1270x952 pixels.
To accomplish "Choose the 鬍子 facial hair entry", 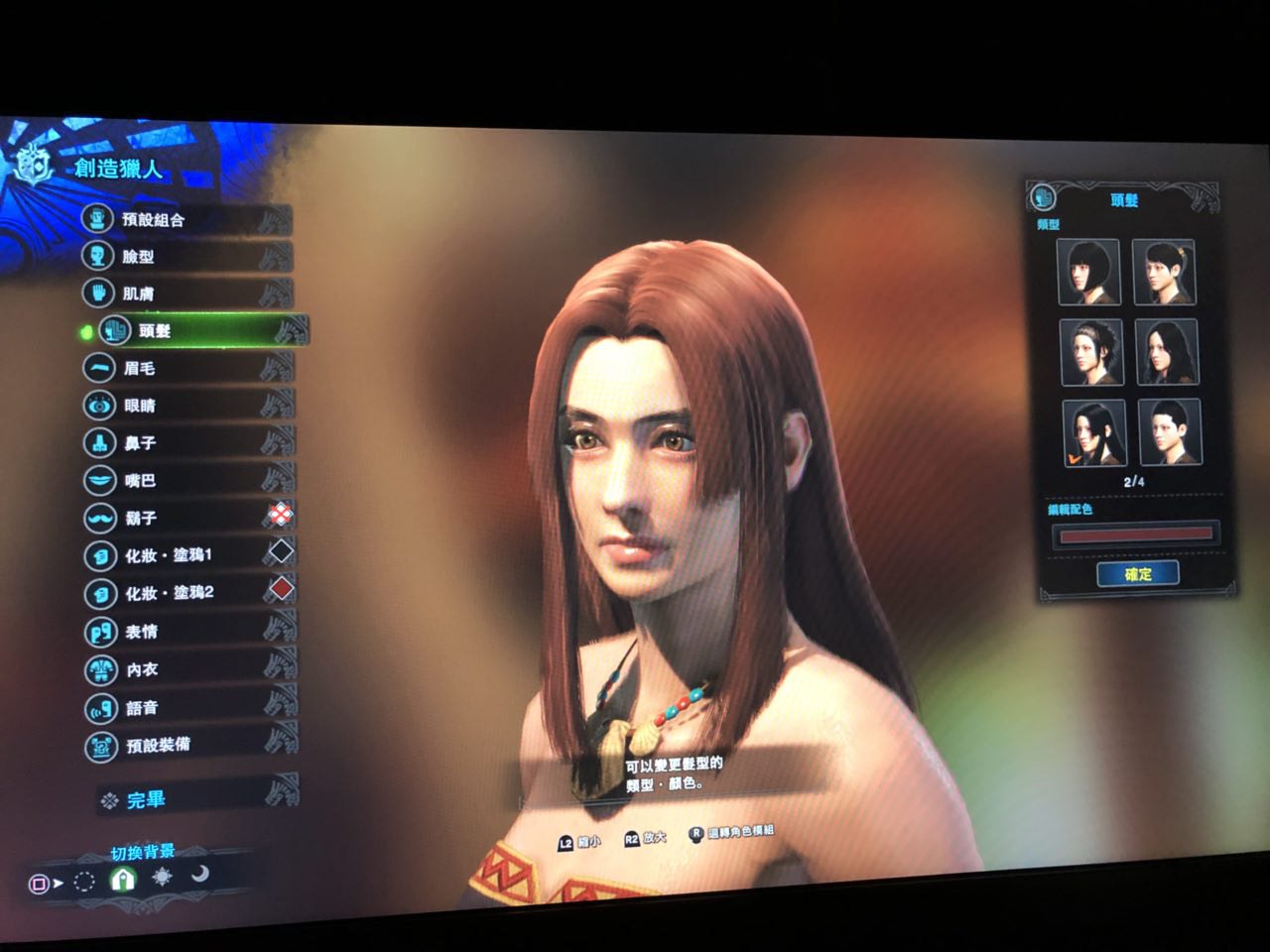I will 141,518.
